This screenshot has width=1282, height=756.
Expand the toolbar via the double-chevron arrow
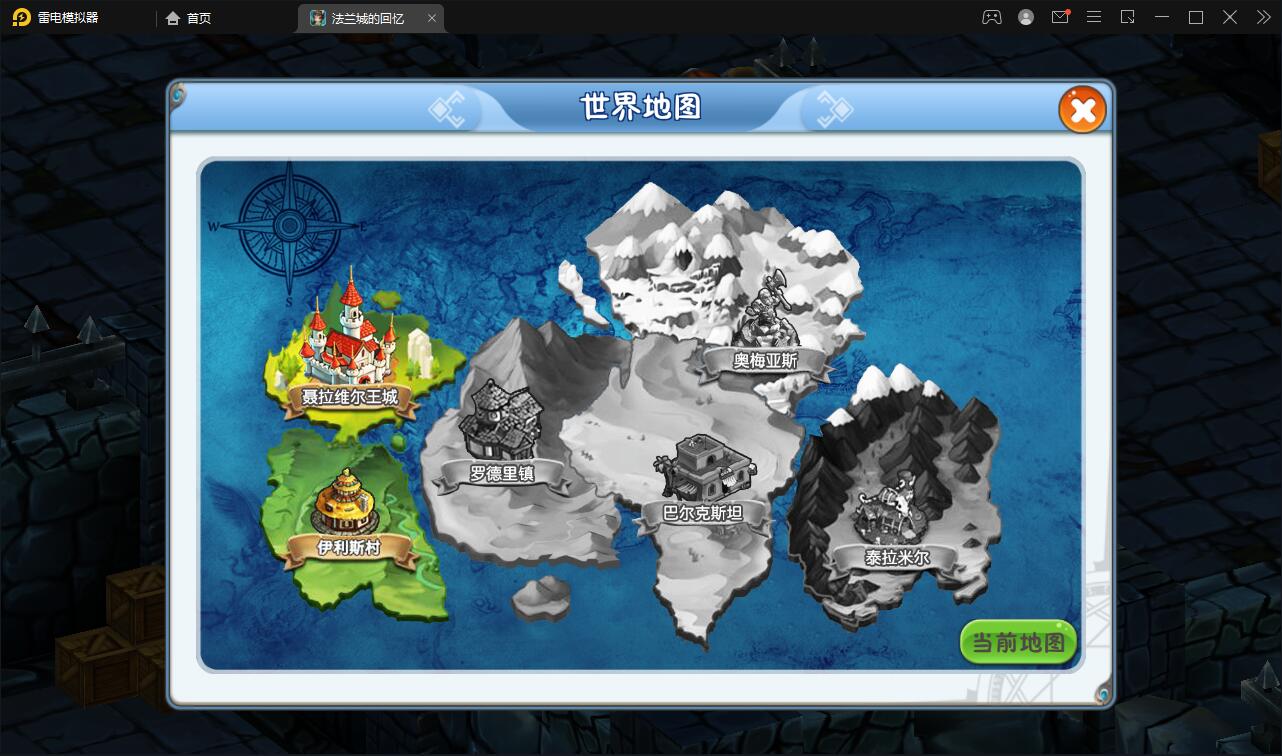click(x=1261, y=17)
